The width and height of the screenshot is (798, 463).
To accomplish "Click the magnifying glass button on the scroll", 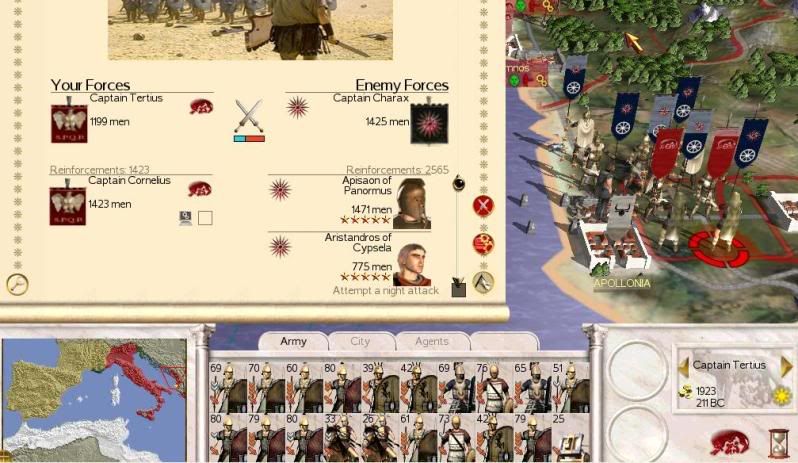I will point(16,284).
